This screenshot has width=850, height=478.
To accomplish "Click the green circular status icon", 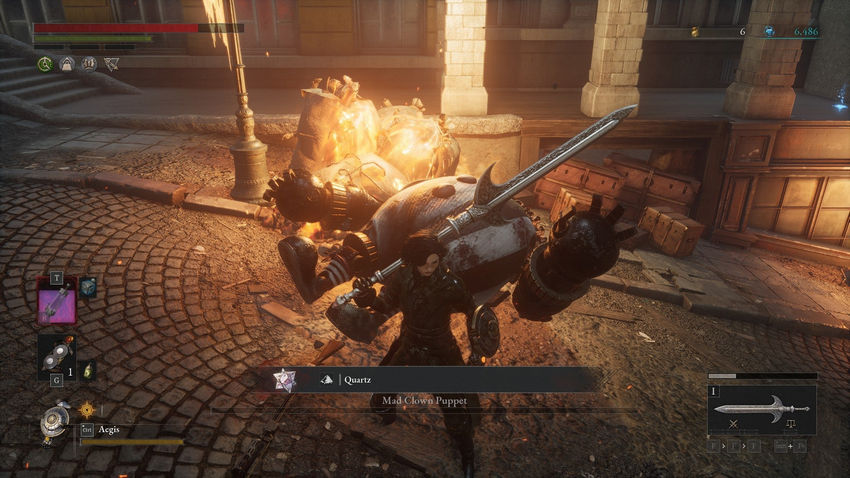I will pos(45,64).
